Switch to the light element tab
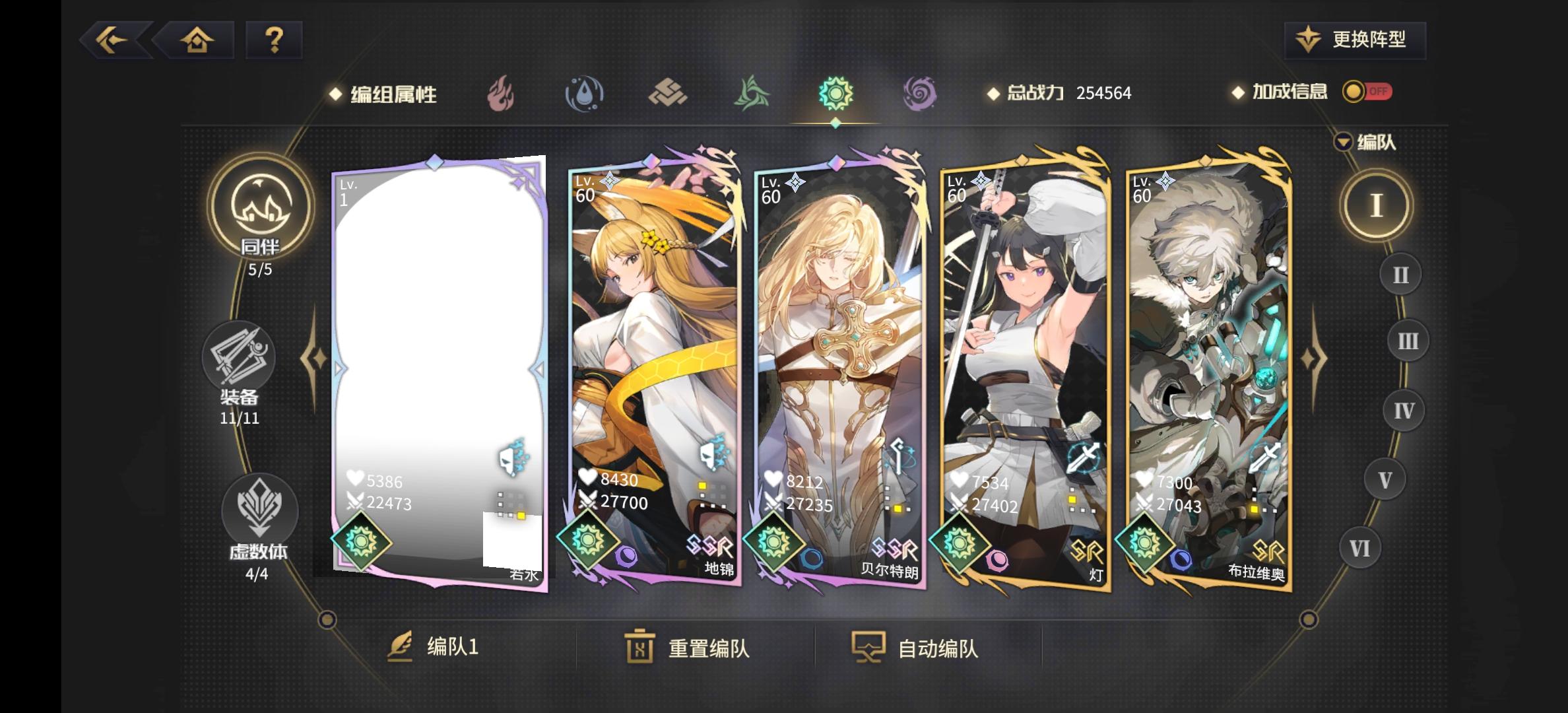Viewport: 1568px width, 713px height. pyautogui.click(x=835, y=94)
